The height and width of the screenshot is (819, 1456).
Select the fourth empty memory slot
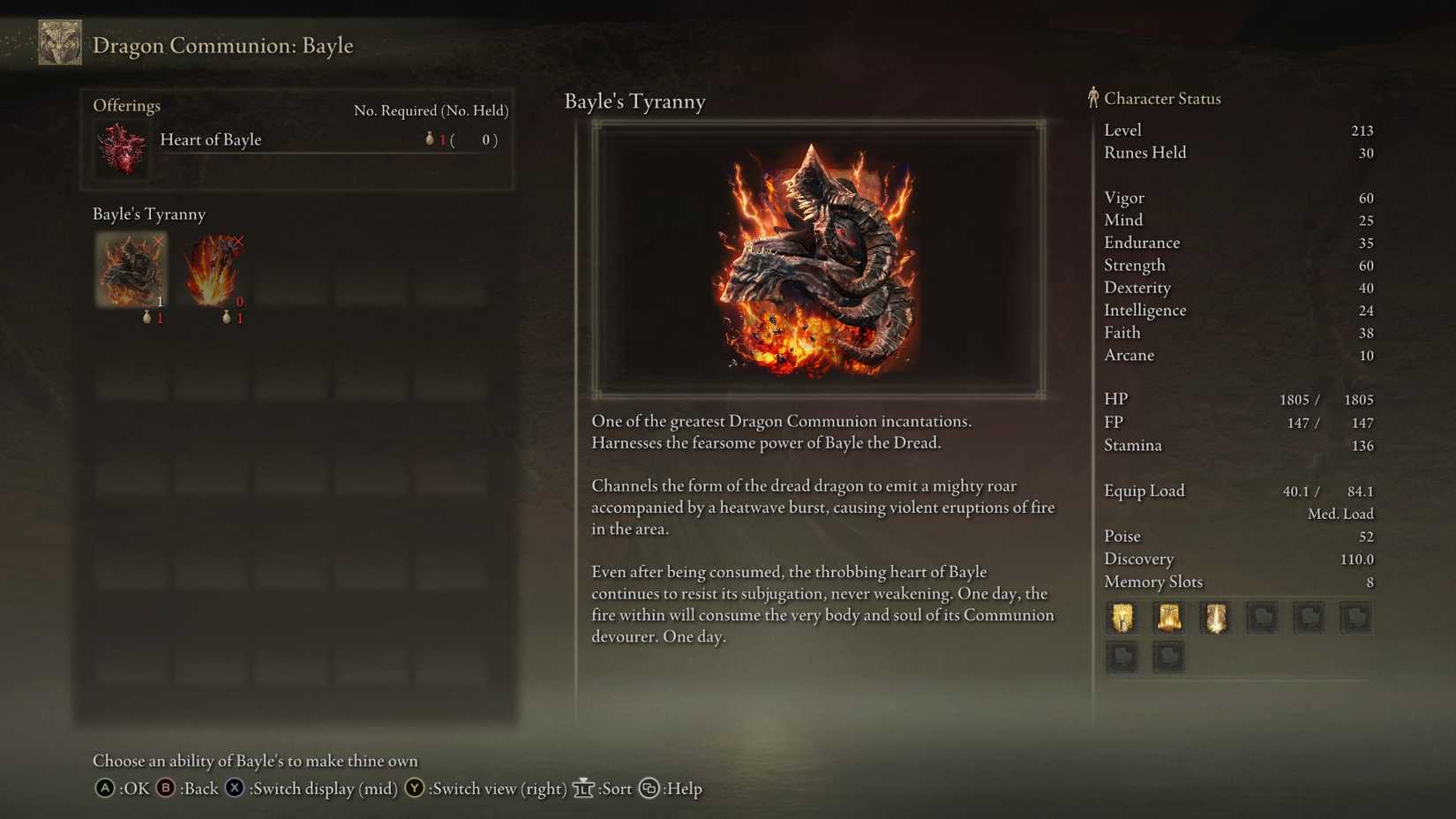click(x=1262, y=618)
